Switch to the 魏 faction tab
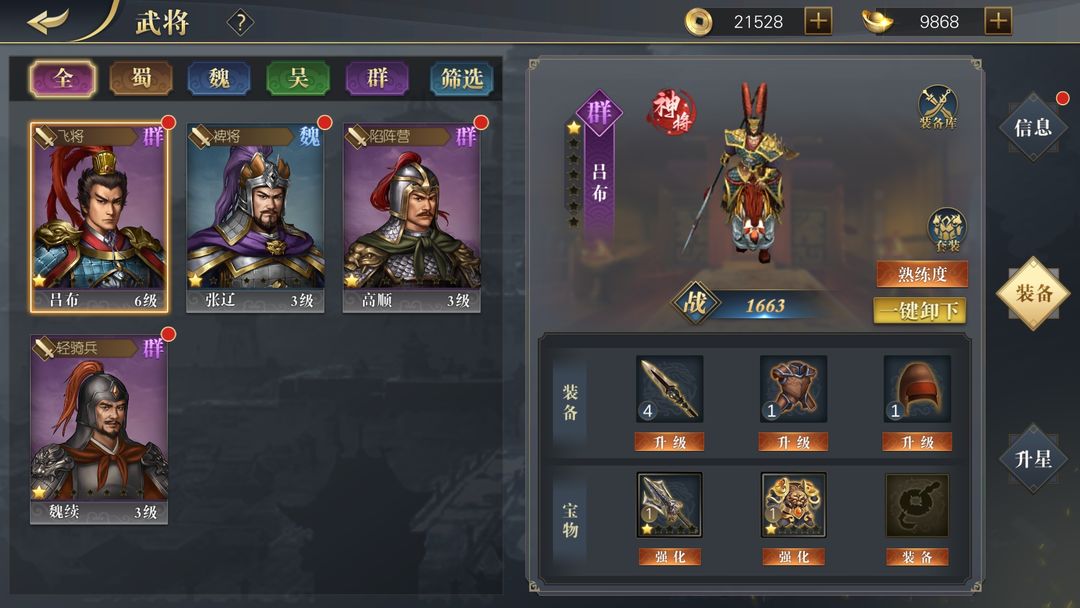Screen dimensions: 1080x608 pos(220,78)
